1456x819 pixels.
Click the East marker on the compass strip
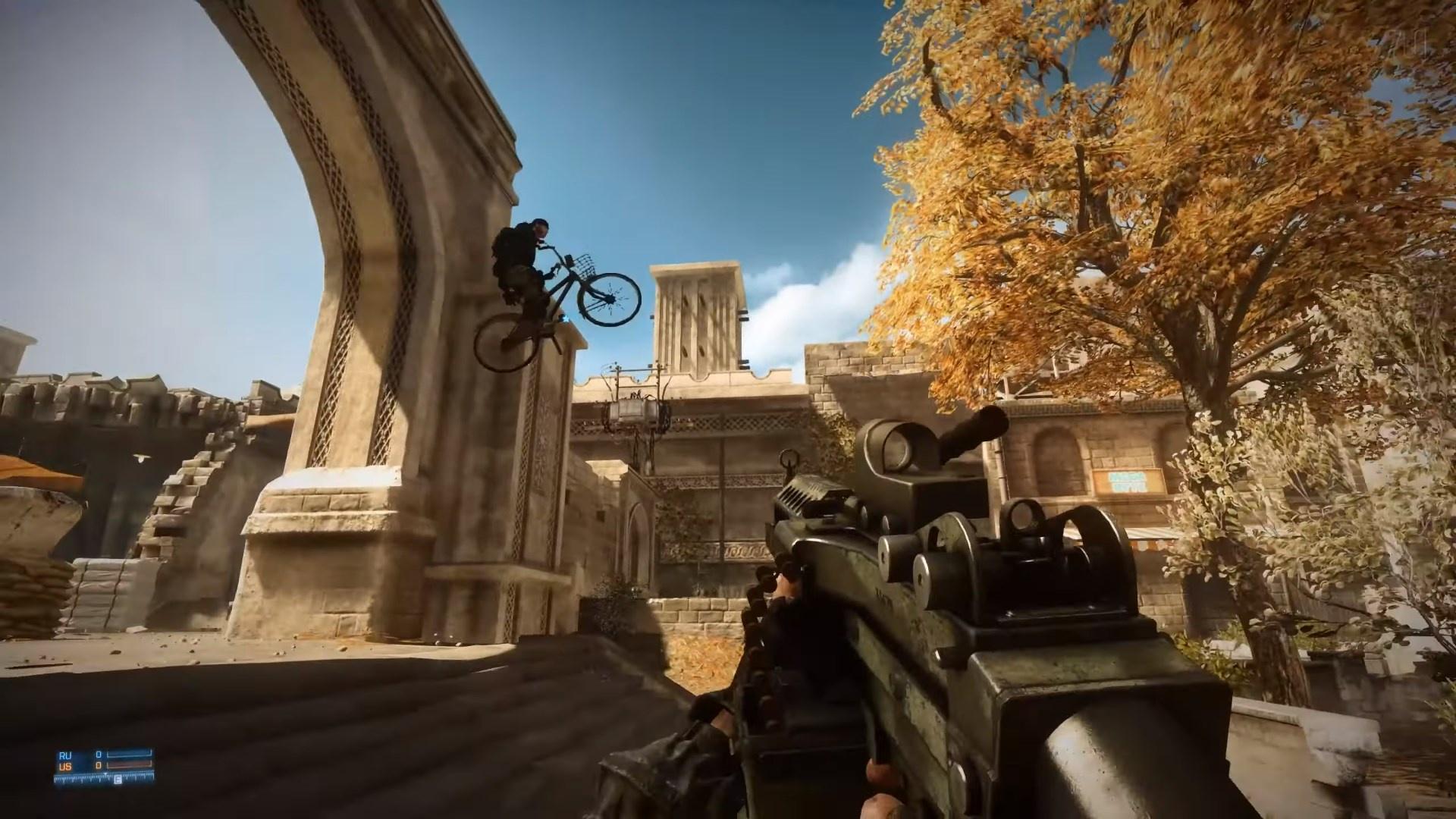pyautogui.click(x=118, y=780)
